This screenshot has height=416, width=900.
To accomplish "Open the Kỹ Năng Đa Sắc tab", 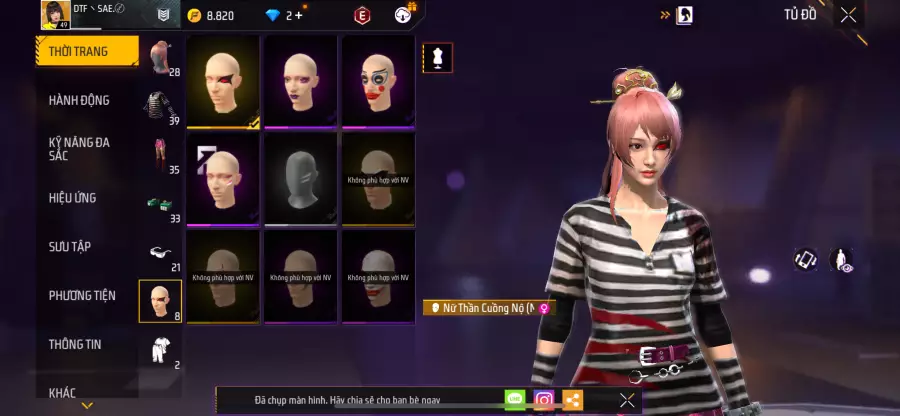I will pyautogui.click(x=80, y=149).
